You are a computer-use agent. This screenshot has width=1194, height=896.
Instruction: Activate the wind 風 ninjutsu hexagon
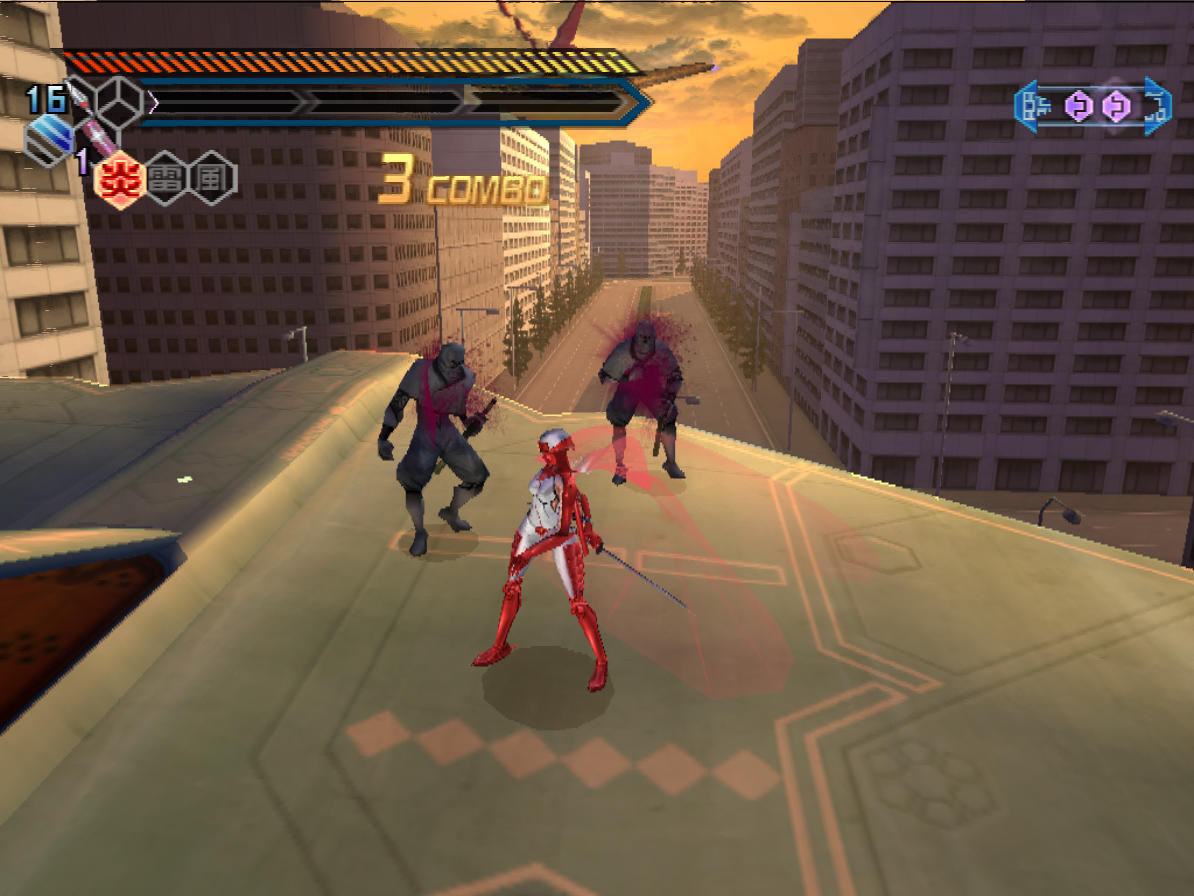[x=213, y=180]
